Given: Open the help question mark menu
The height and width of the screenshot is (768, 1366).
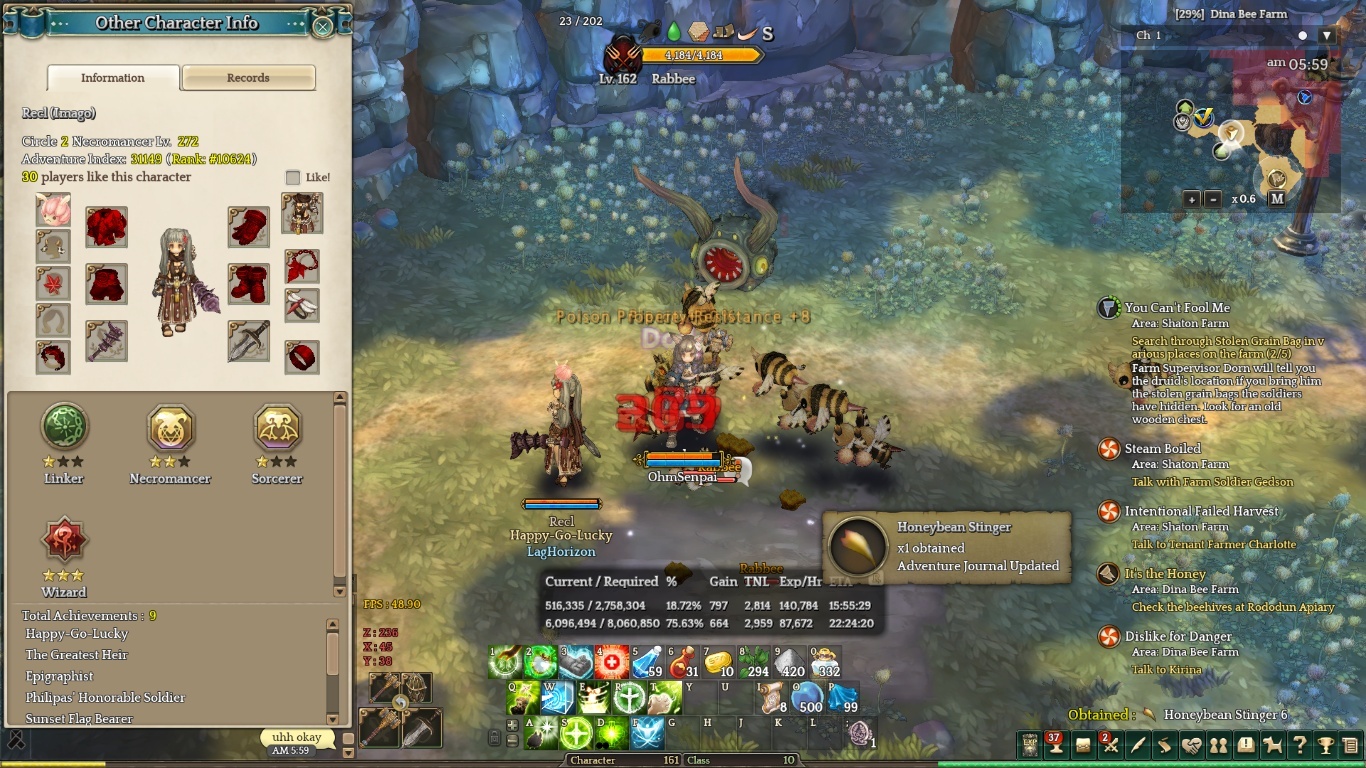Looking at the screenshot, I should click(1299, 745).
